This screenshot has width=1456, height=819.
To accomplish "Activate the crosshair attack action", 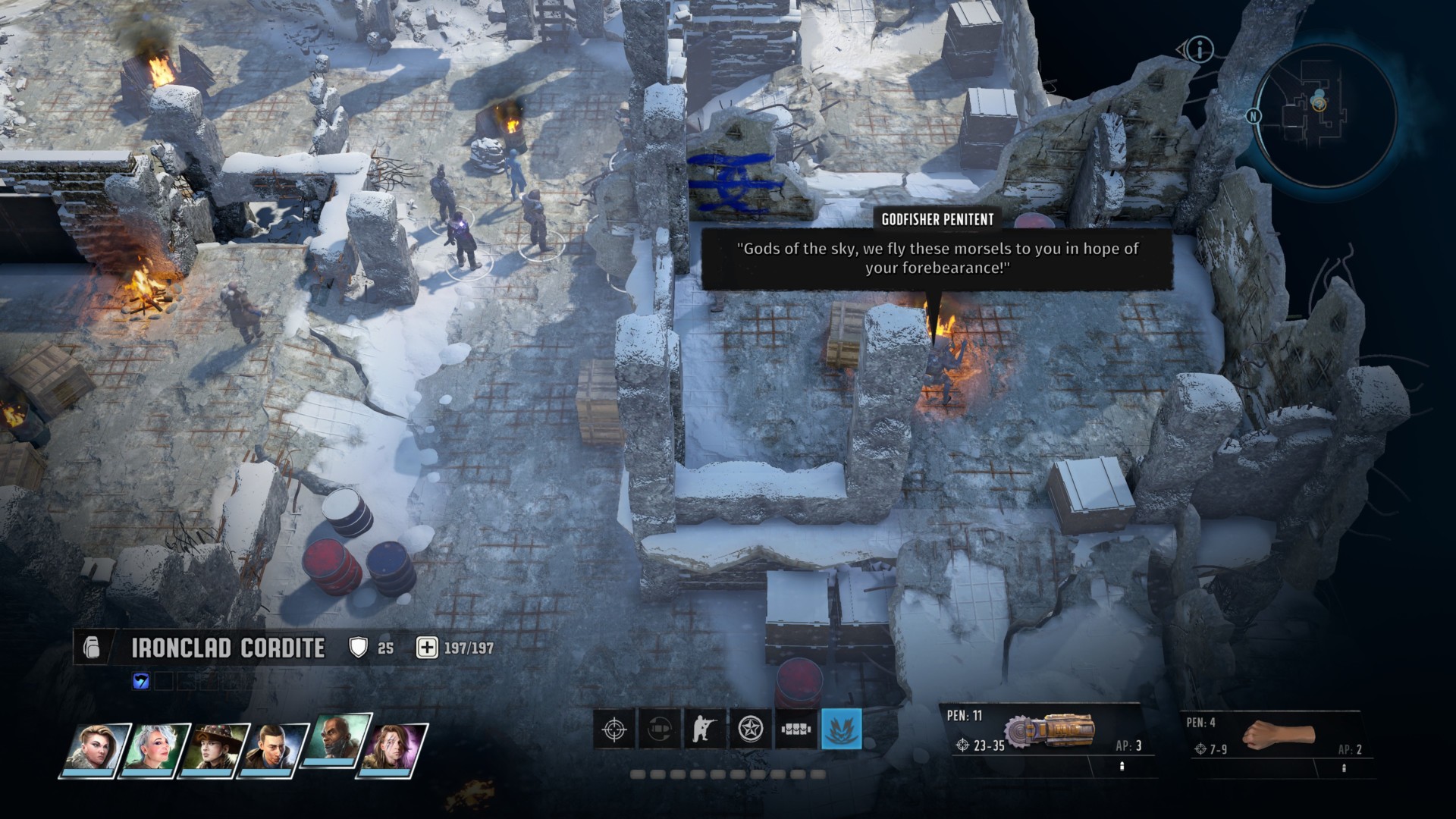I will pyautogui.click(x=613, y=729).
